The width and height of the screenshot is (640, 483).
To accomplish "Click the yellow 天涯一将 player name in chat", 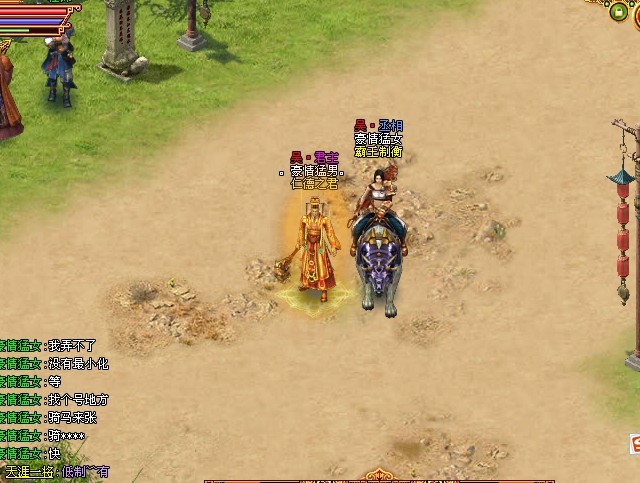I will point(29,472).
